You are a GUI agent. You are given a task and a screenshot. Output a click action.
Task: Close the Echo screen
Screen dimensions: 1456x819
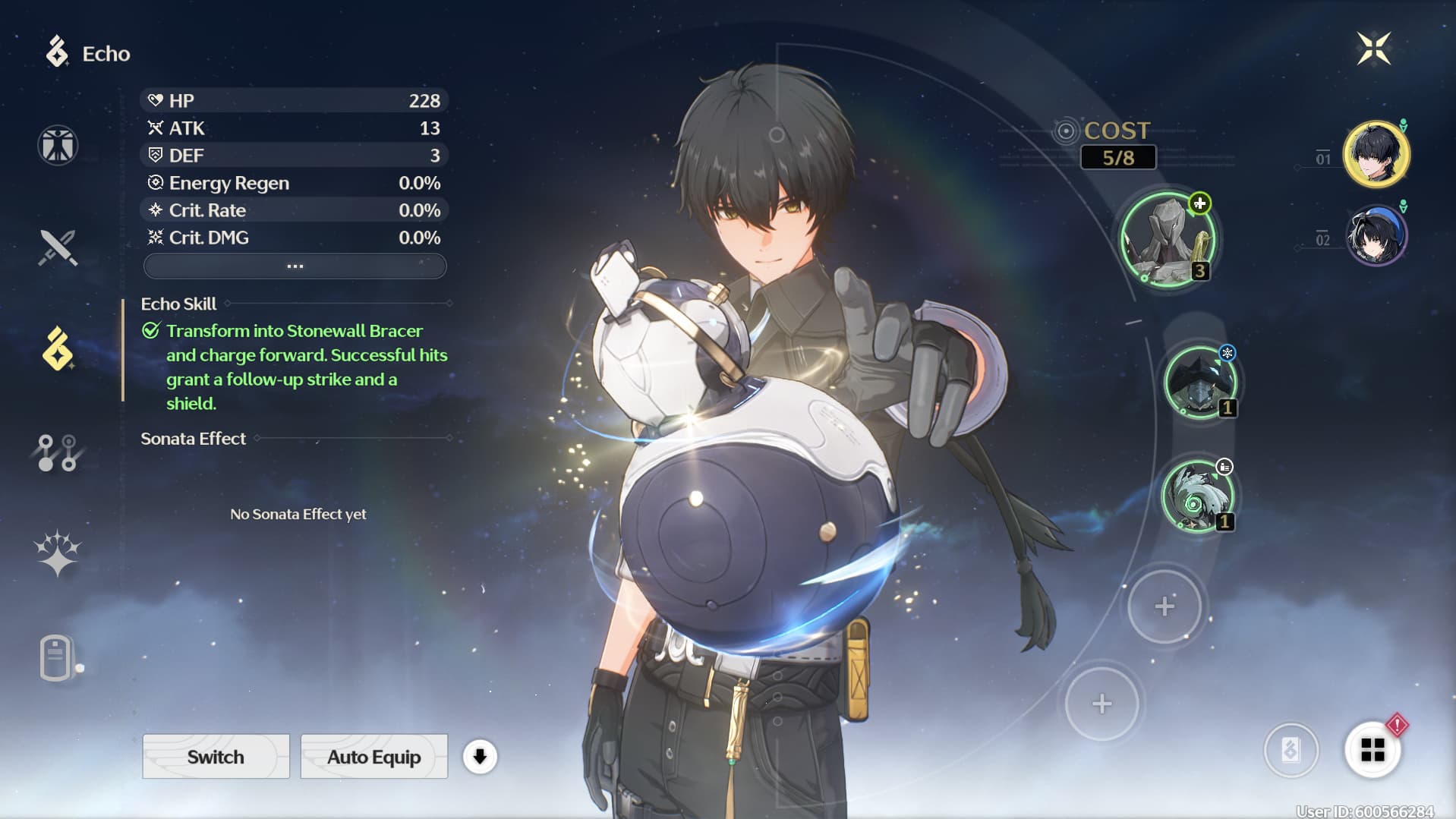1373,49
